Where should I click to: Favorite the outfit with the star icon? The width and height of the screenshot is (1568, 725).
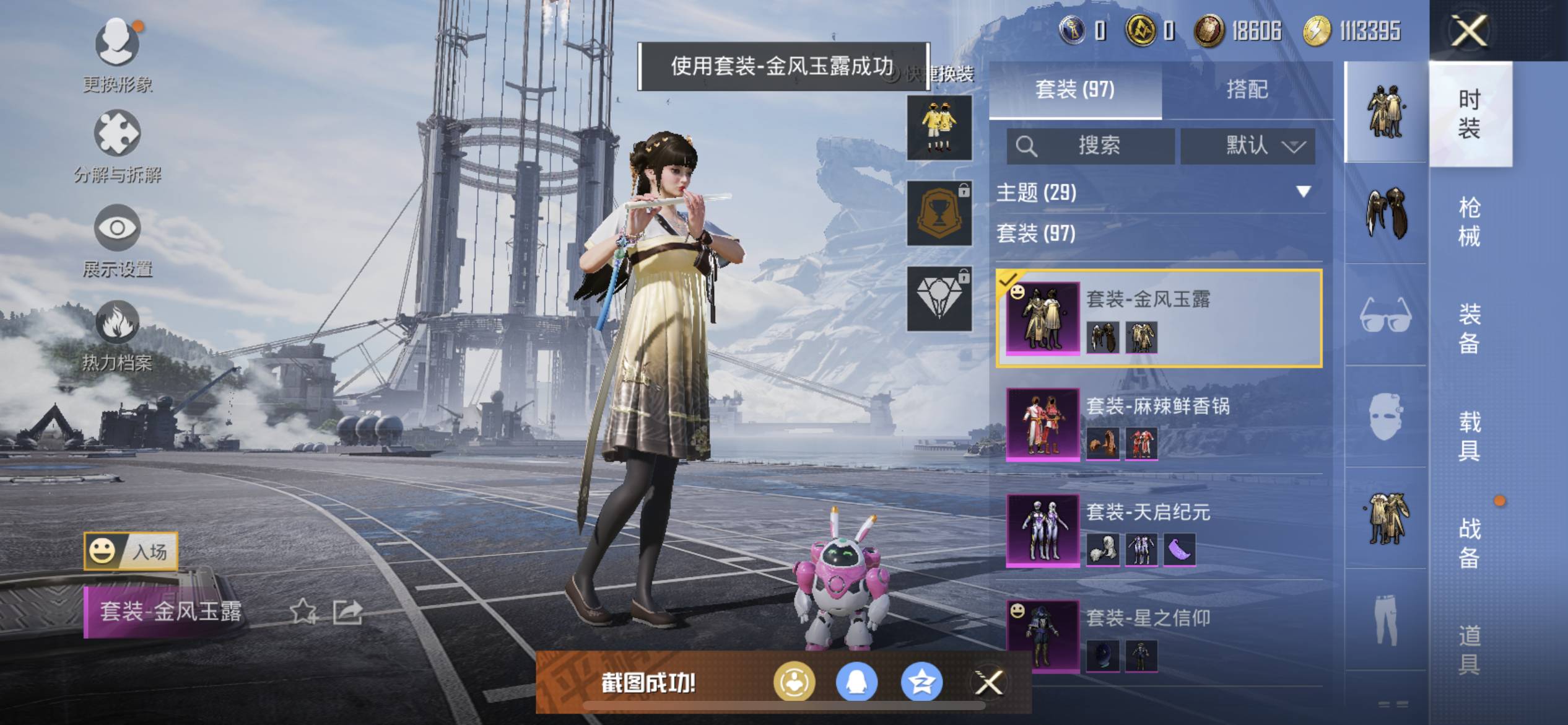tap(303, 612)
